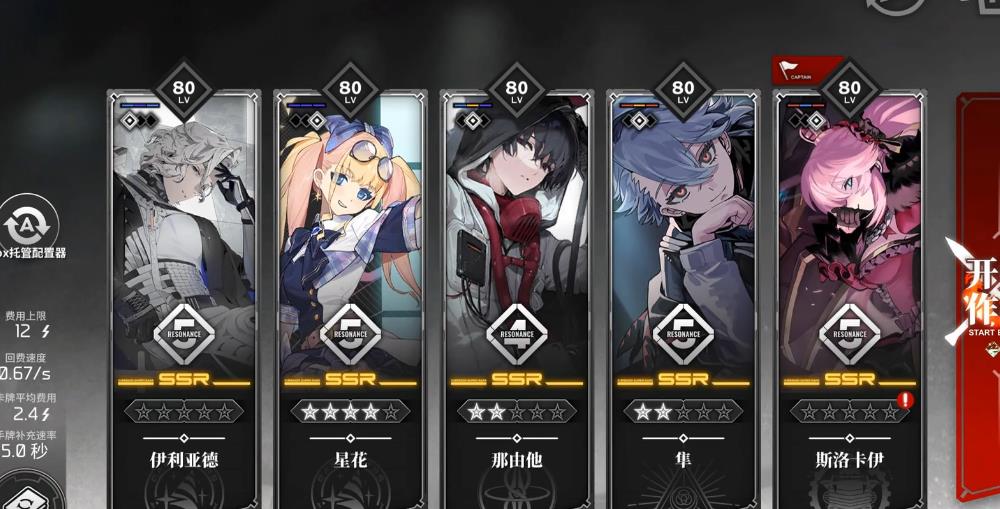Select captain 斯洛卡伊's card
Screen dimensions: 1000x509
pos(849,250)
